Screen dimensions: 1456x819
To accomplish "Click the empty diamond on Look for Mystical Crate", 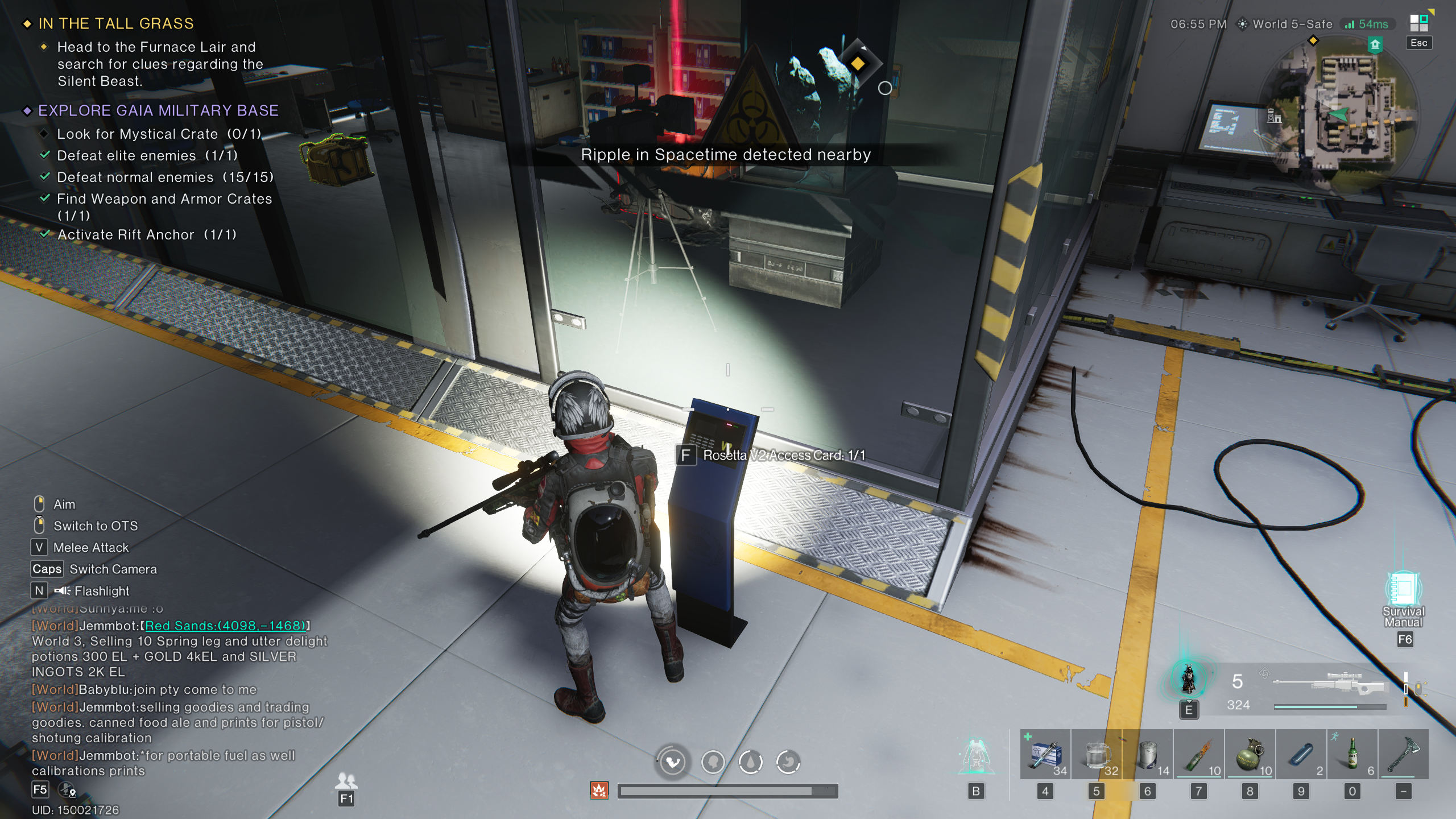I will [45, 134].
